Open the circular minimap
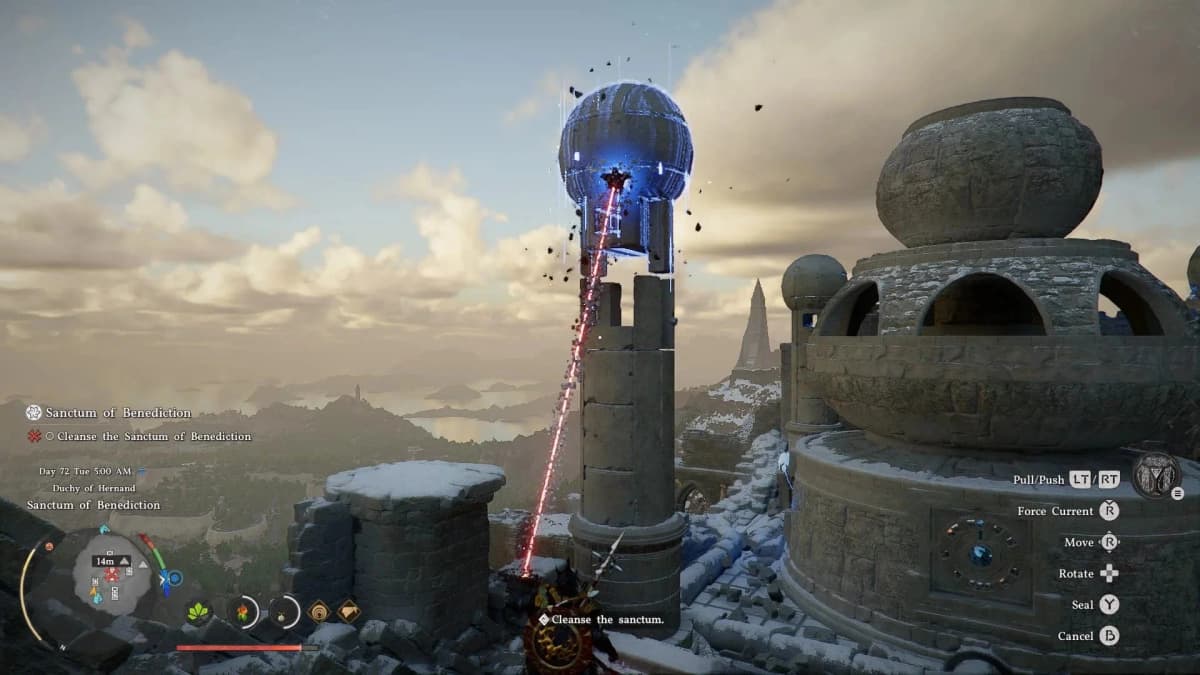 (113, 573)
